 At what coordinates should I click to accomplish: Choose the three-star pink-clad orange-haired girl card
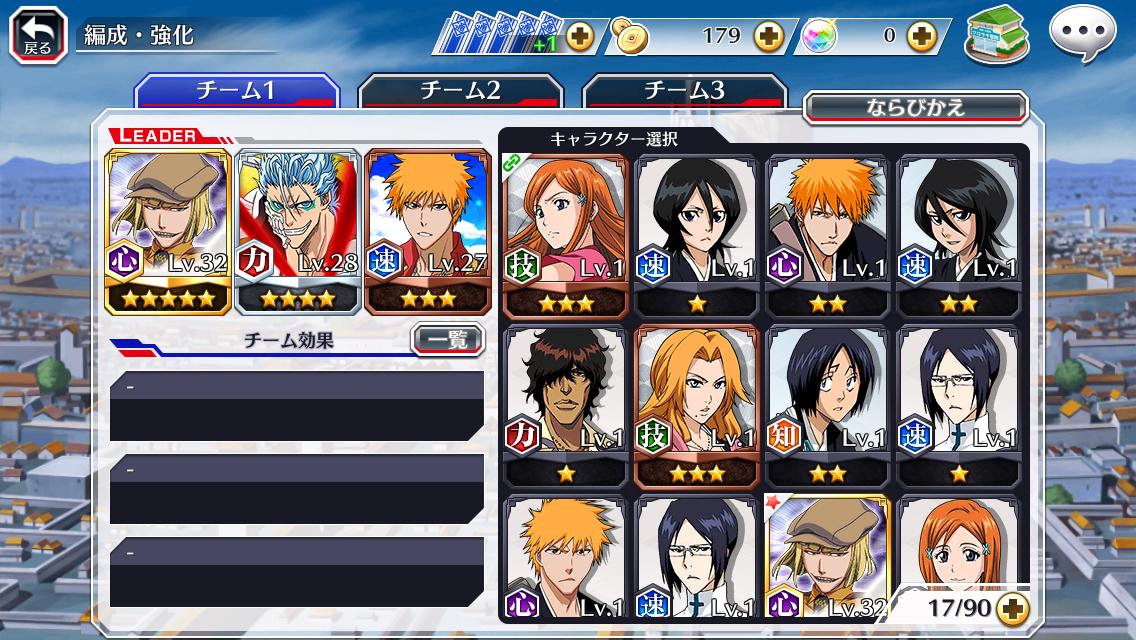point(566,234)
